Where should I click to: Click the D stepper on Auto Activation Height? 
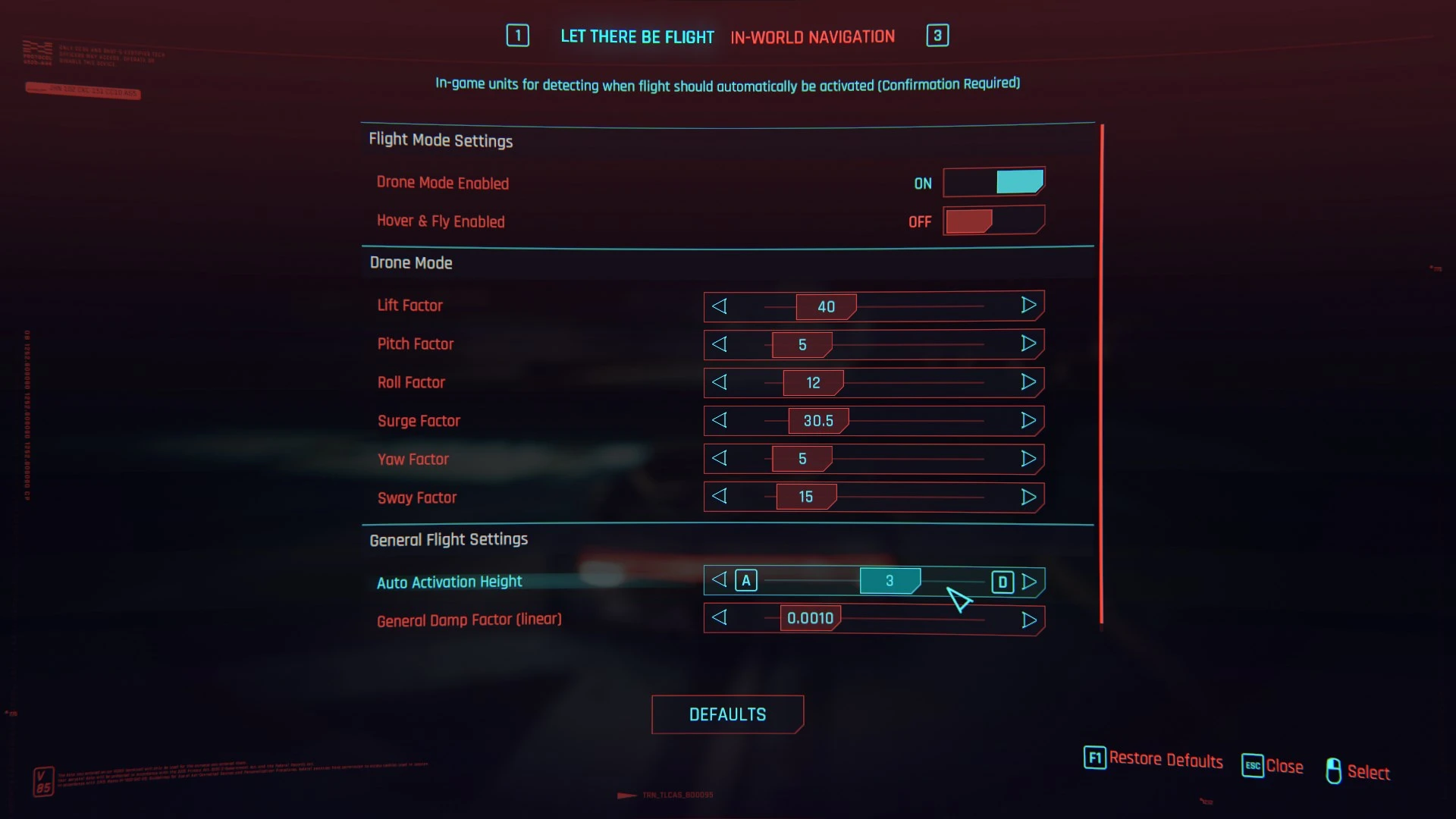[x=1003, y=582]
